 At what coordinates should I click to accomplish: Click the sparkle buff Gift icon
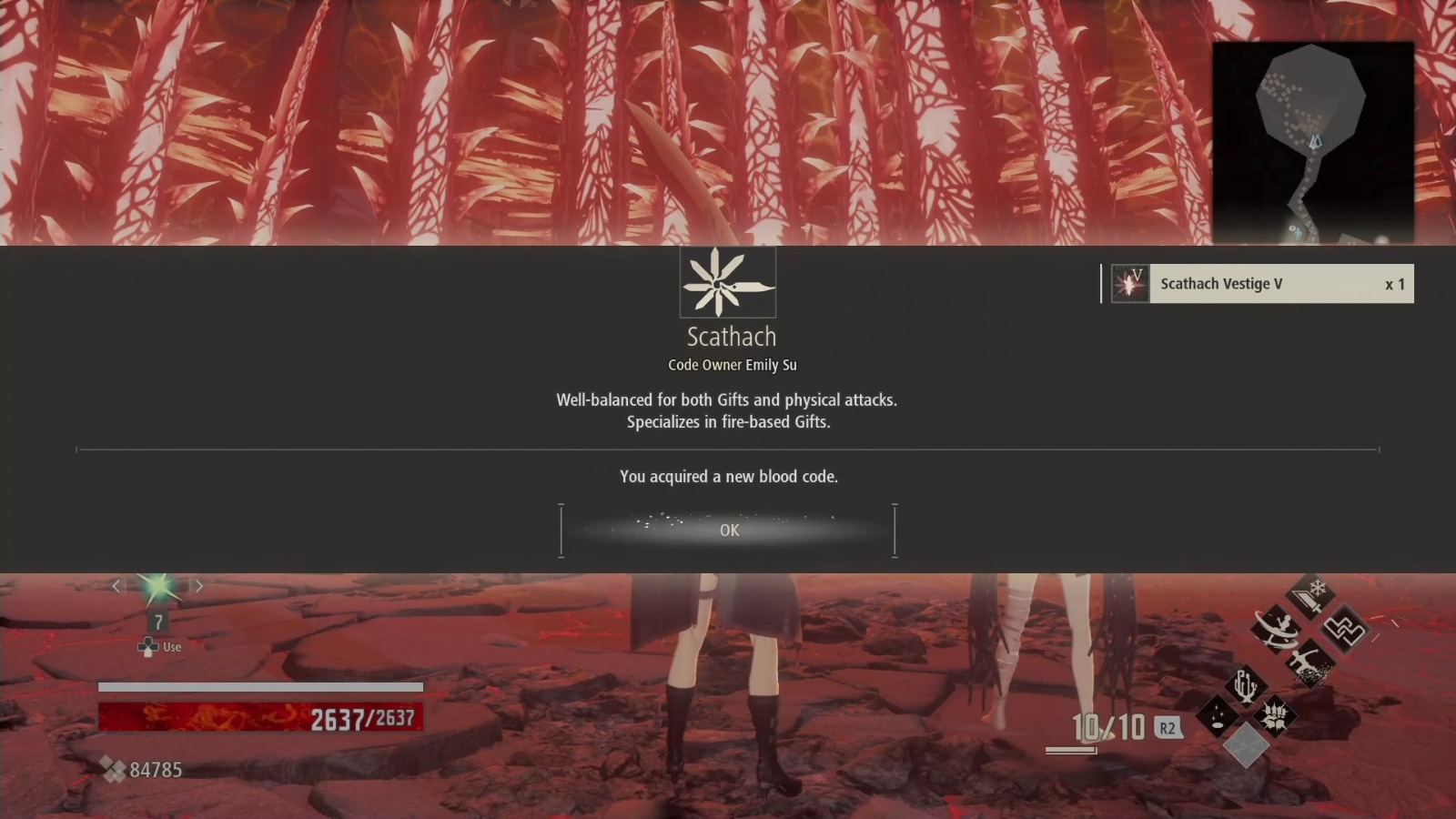point(1216,715)
